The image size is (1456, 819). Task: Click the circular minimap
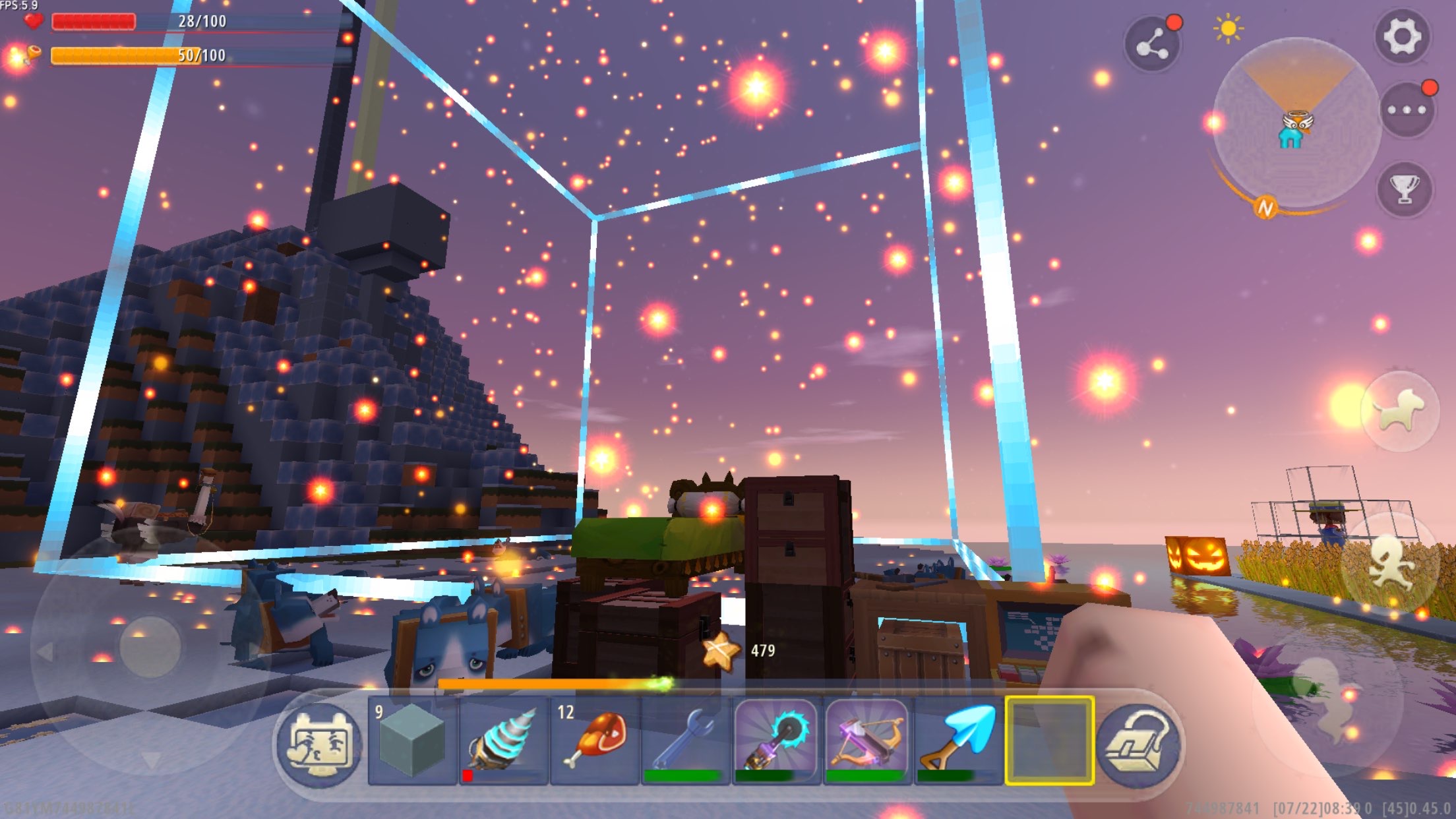point(1296,123)
